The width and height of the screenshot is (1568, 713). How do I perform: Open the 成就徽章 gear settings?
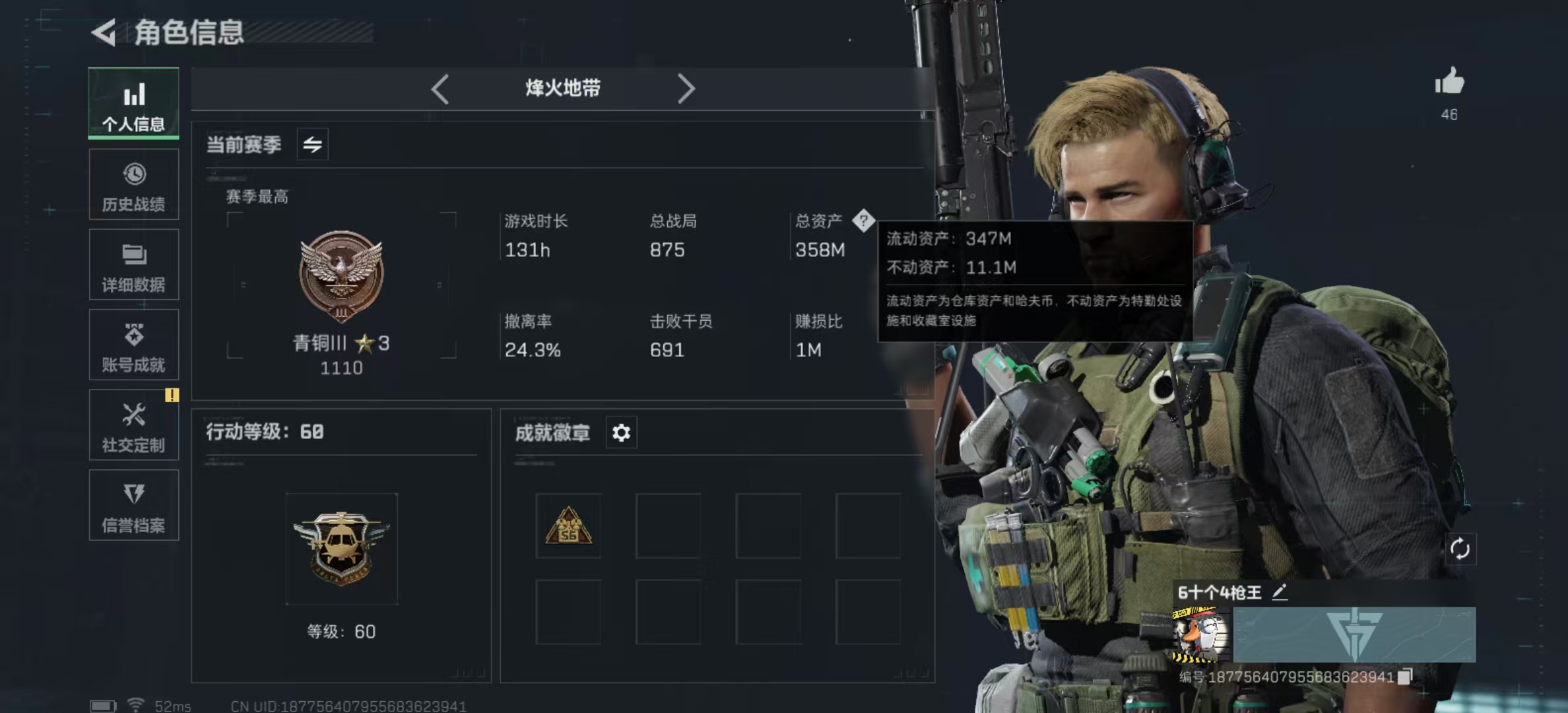[621, 433]
